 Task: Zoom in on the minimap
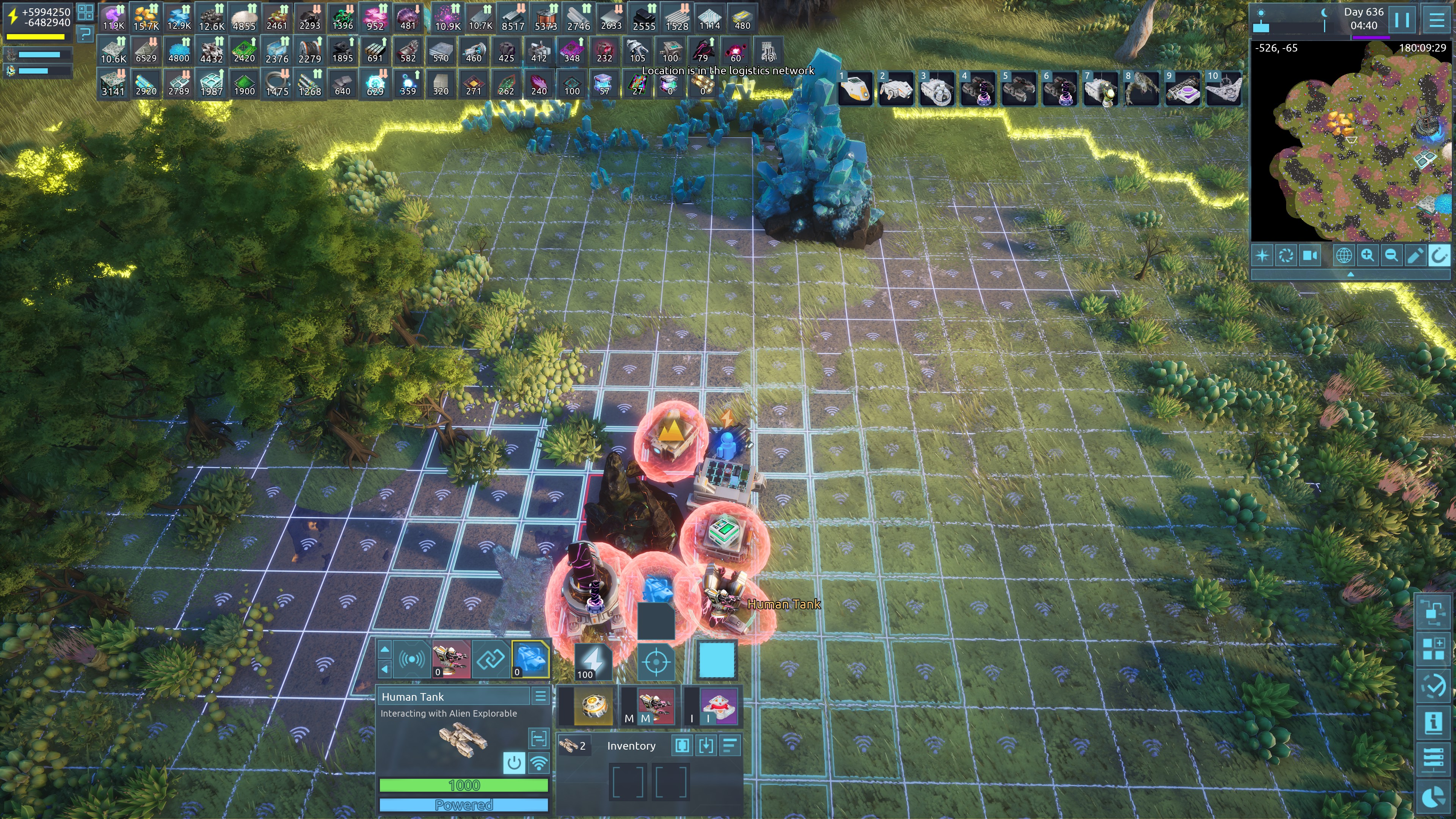click(1367, 256)
